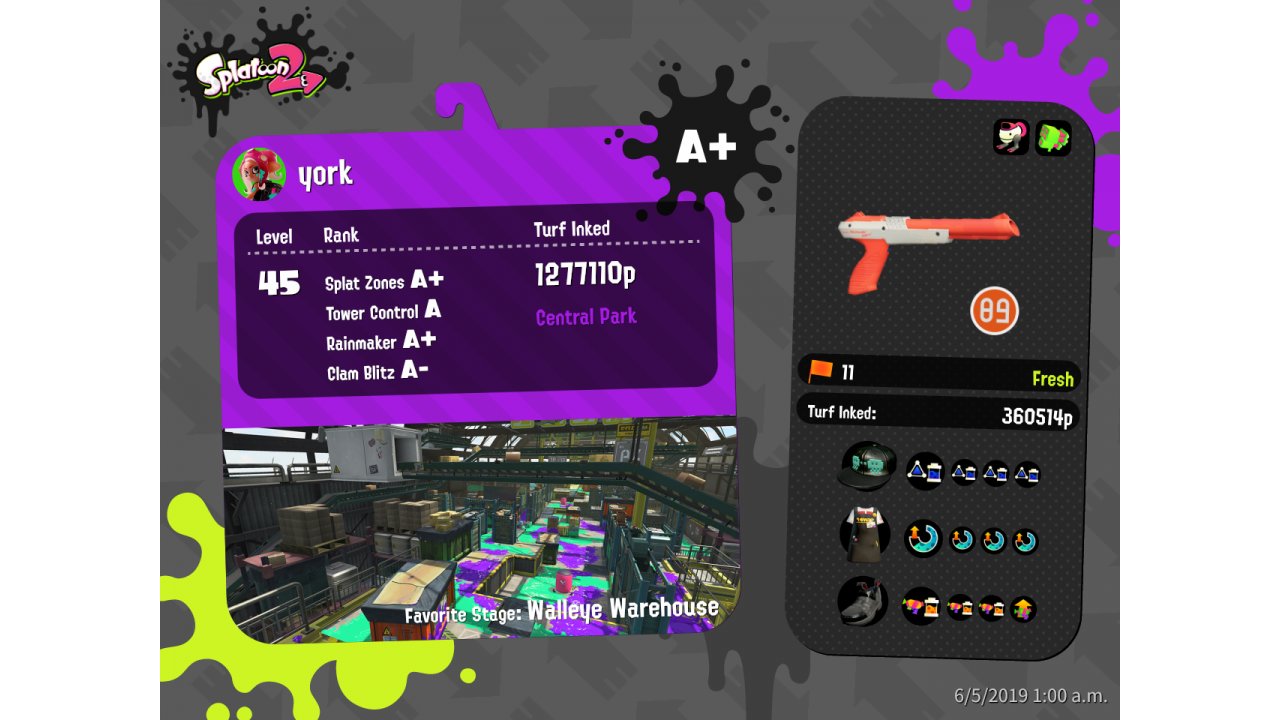Image resolution: width=1280 pixels, height=720 pixels.
Task: Click the orange 89 brand badge
Action: [x=994, y=310]
